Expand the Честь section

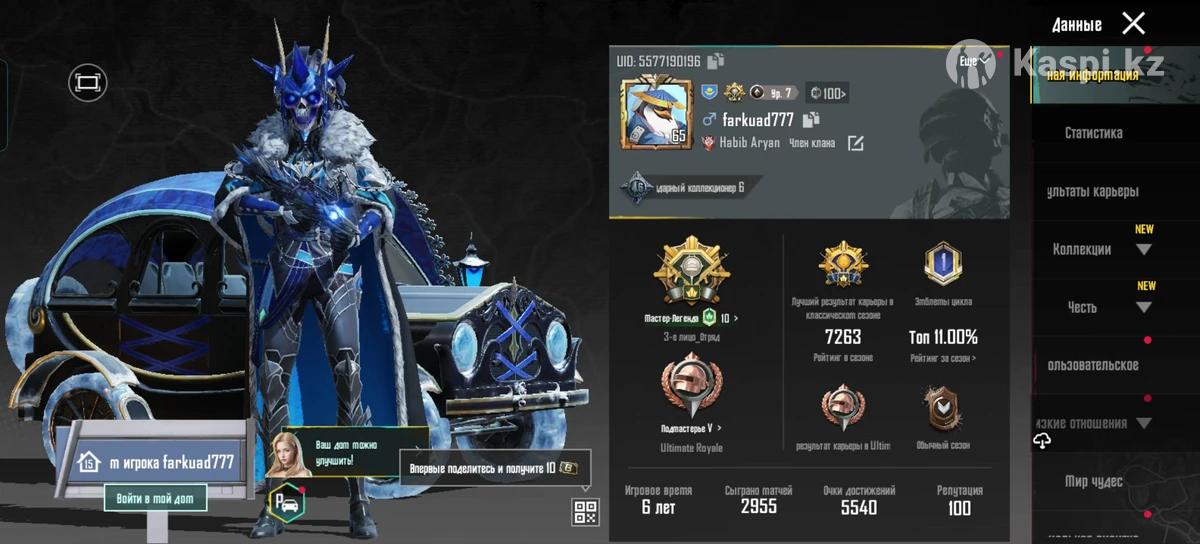coord(1143,307)
